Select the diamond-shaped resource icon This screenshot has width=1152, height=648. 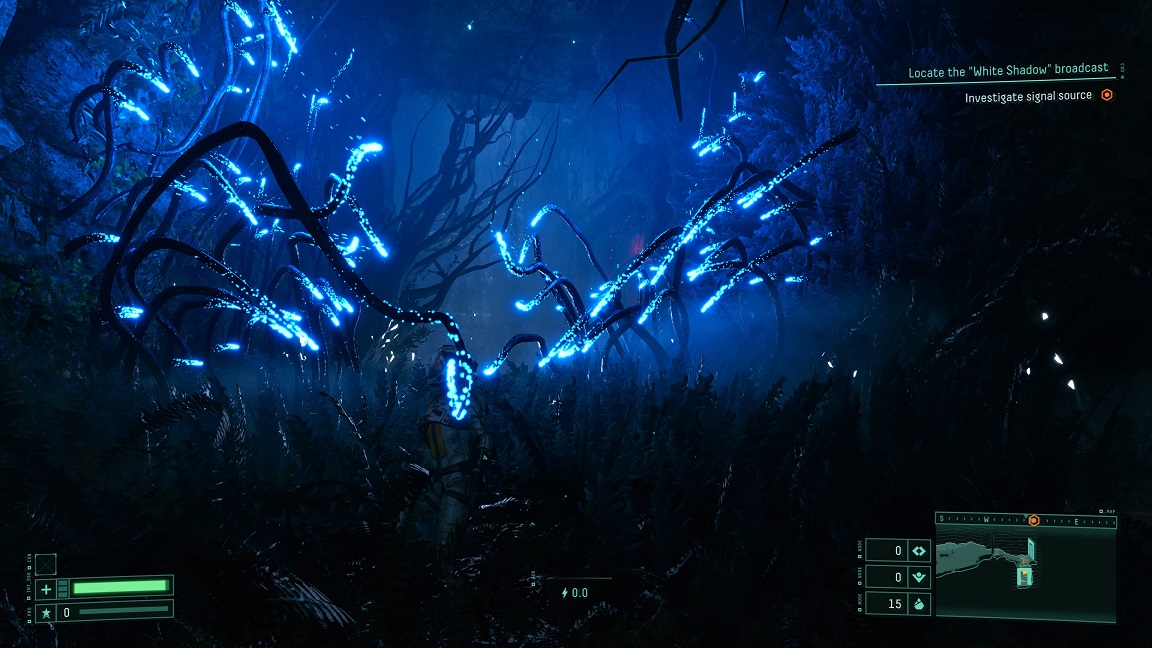[x=919, y=550]
